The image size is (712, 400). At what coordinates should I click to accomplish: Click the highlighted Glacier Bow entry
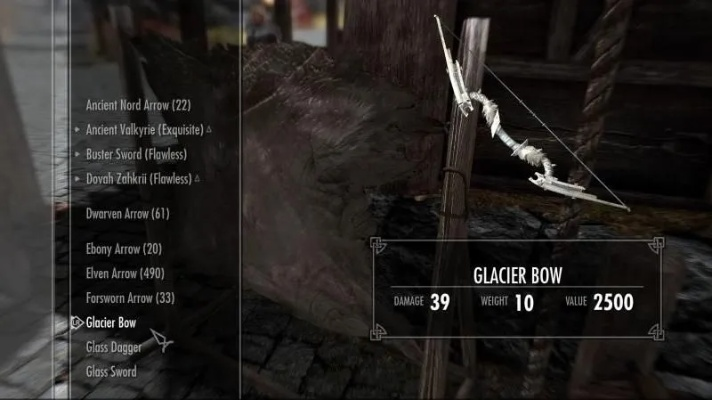click(x=111, y=322)
